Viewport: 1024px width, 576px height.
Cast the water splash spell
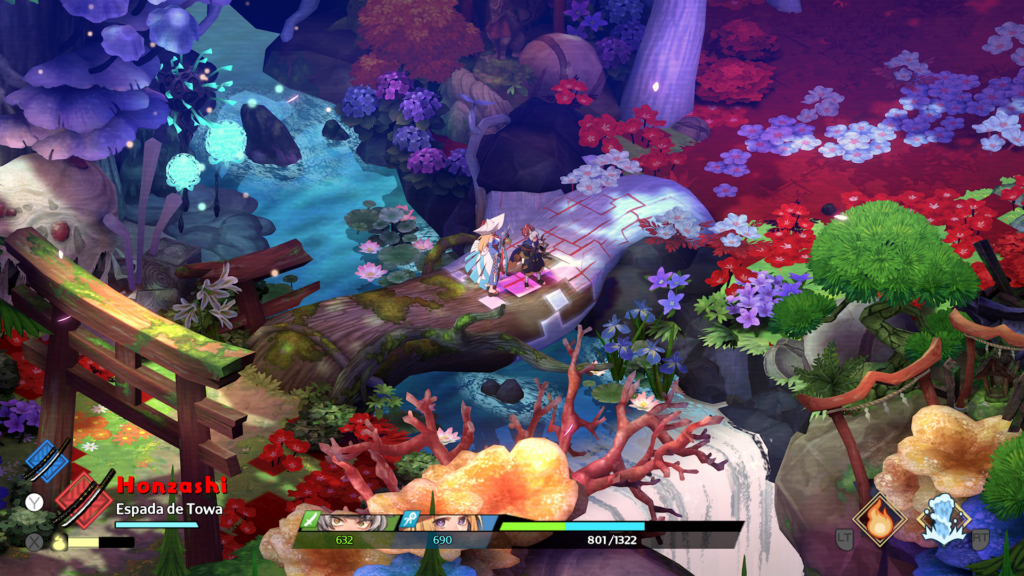(x=944, y=520)
